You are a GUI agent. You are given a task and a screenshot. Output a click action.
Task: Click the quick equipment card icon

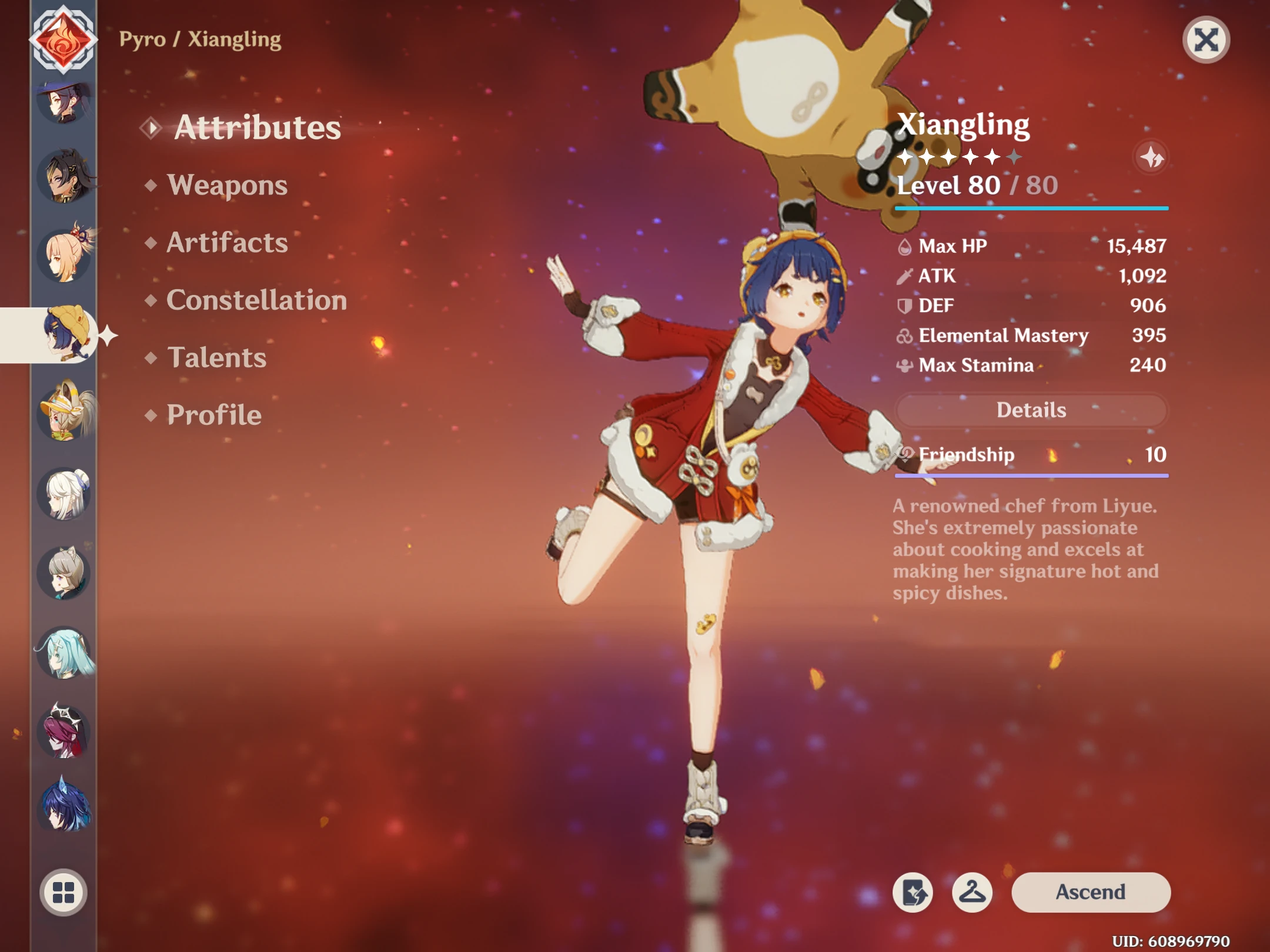point(912,891)
